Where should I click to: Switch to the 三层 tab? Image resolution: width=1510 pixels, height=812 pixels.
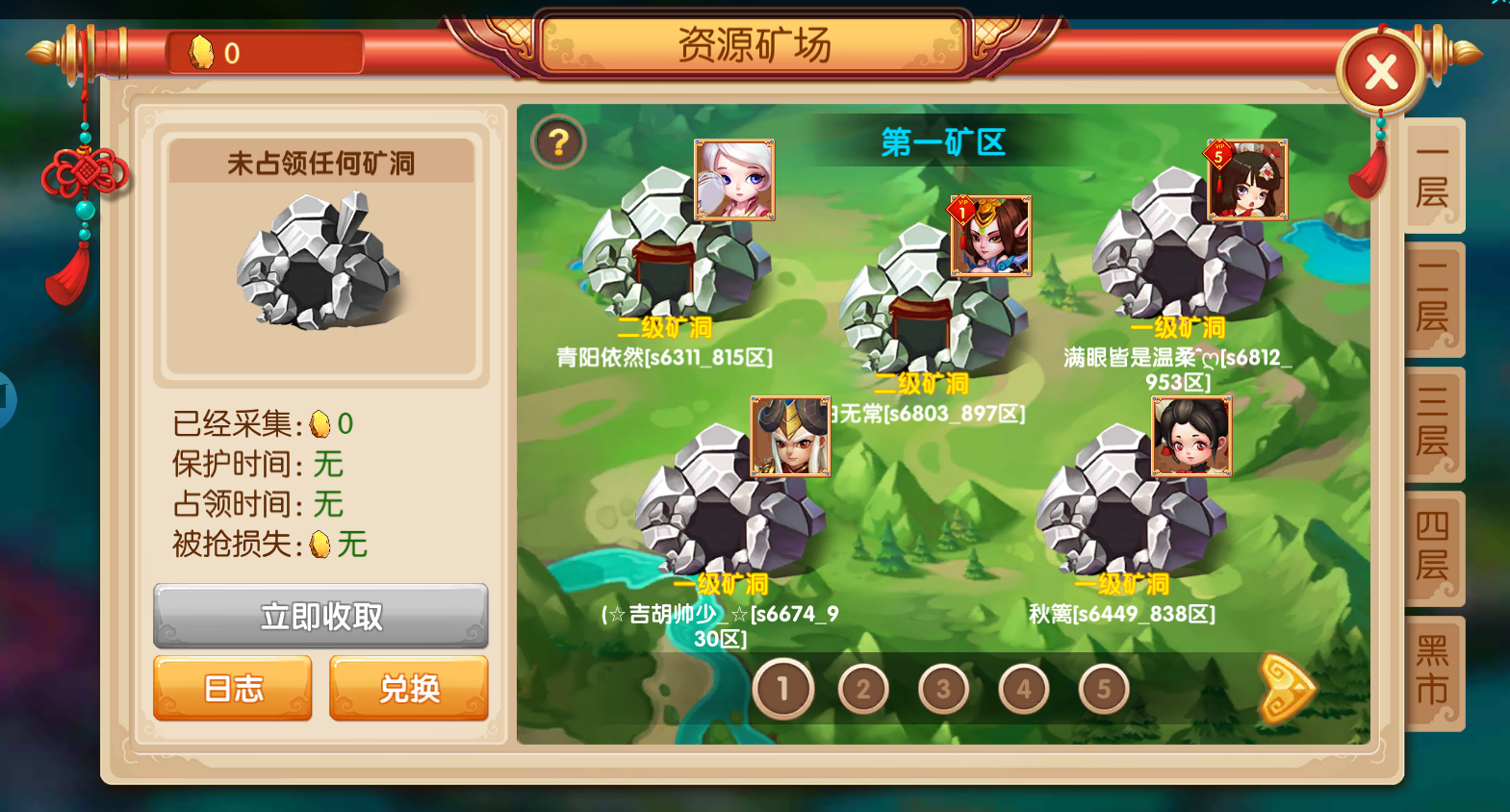click(x=1432, y=424)
